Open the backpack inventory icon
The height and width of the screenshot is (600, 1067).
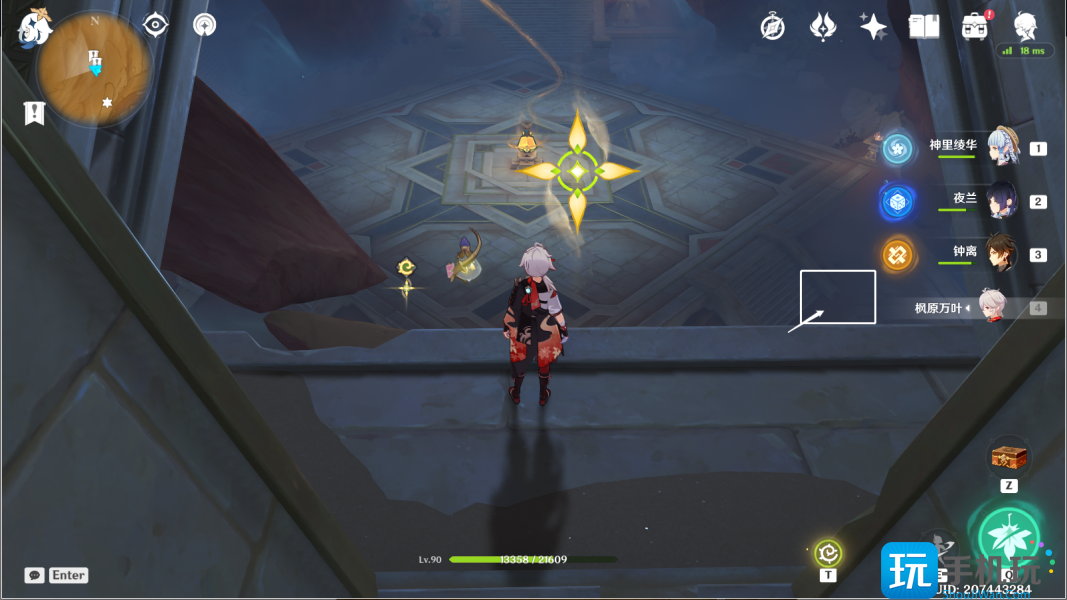[975, 27]
